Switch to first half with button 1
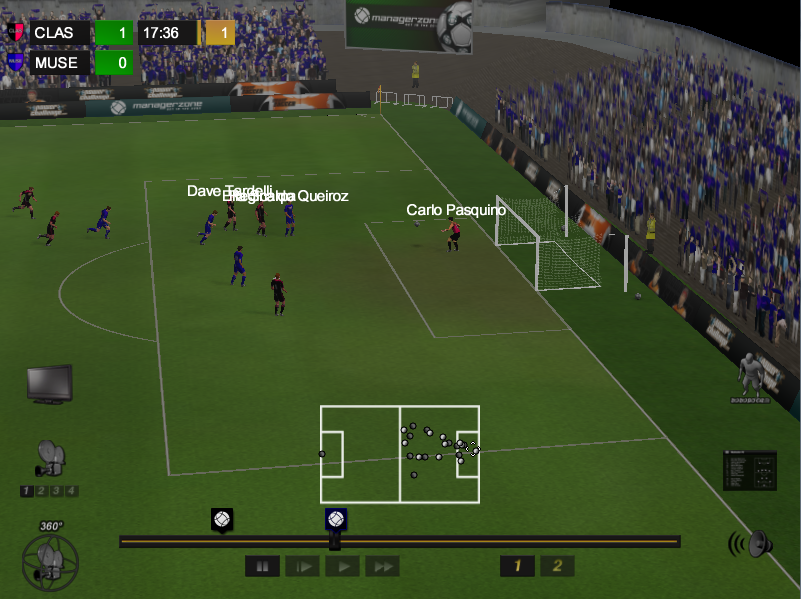The image size is (801, 599). tap(517, 567)
